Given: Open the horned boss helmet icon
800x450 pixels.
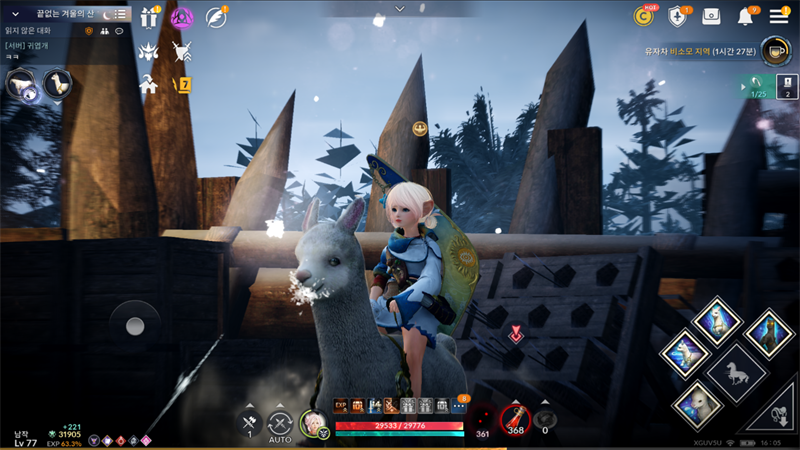Looking at the screenshot, I should click(x=150, y=51).
